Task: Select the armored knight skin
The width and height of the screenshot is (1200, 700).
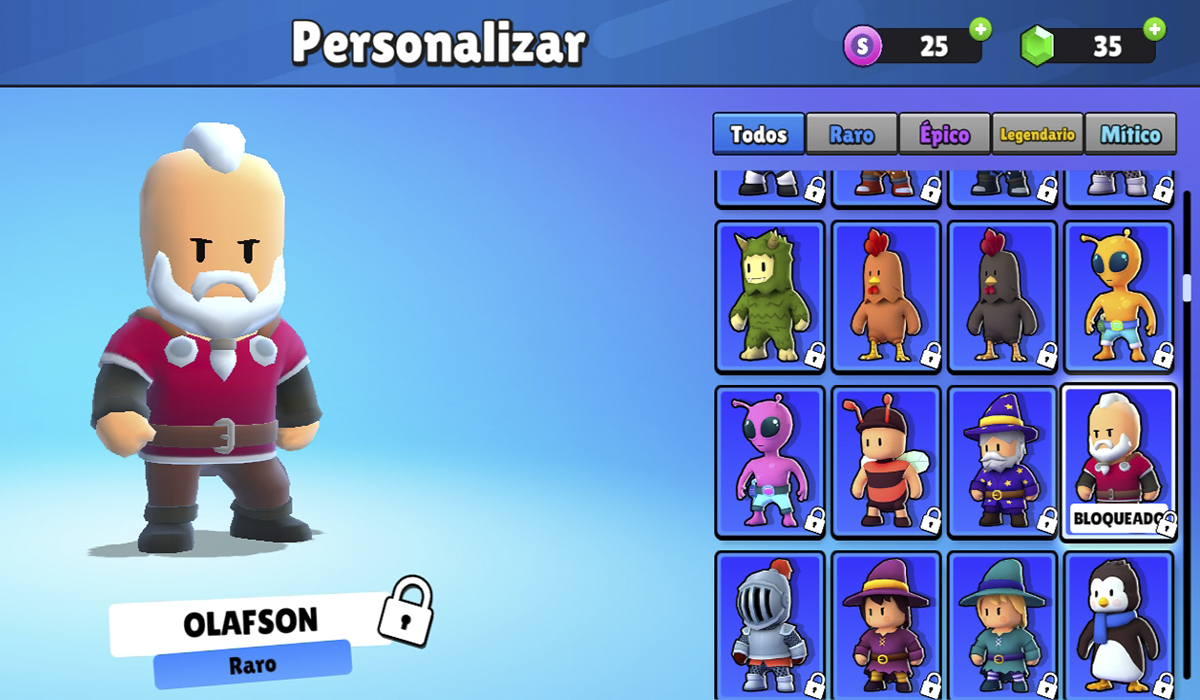Action: (770, 625)
